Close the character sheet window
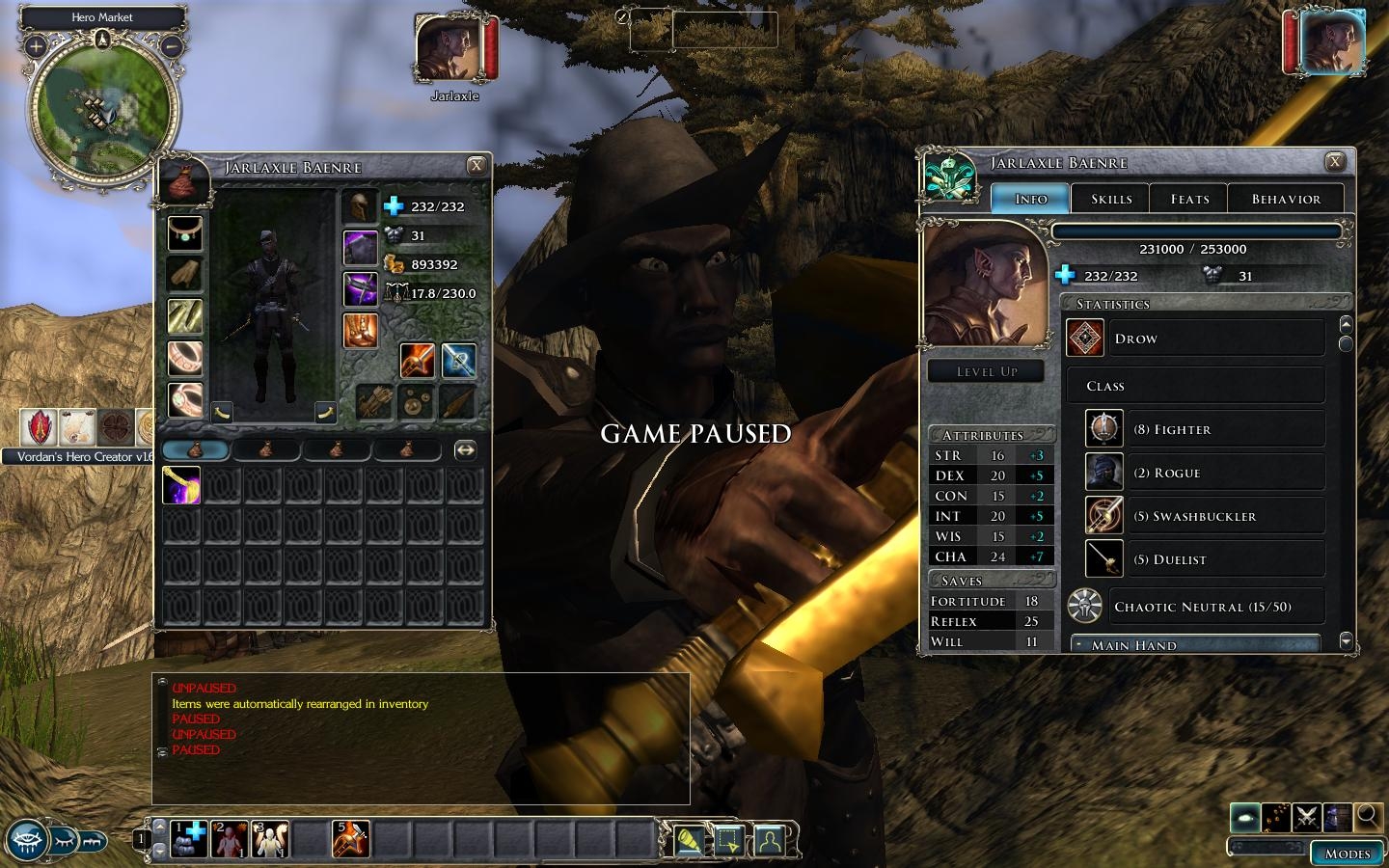The width and height of the screenshot is (1389, 868). [1335, 162]
